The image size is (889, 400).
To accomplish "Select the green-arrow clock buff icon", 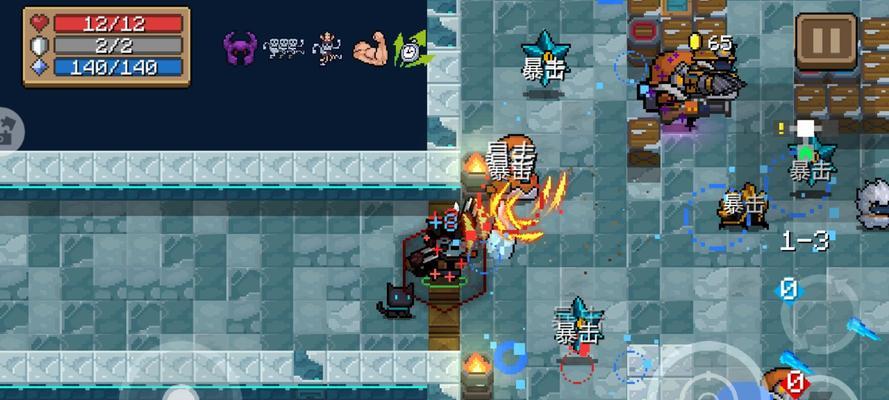I will coord(409,46).
